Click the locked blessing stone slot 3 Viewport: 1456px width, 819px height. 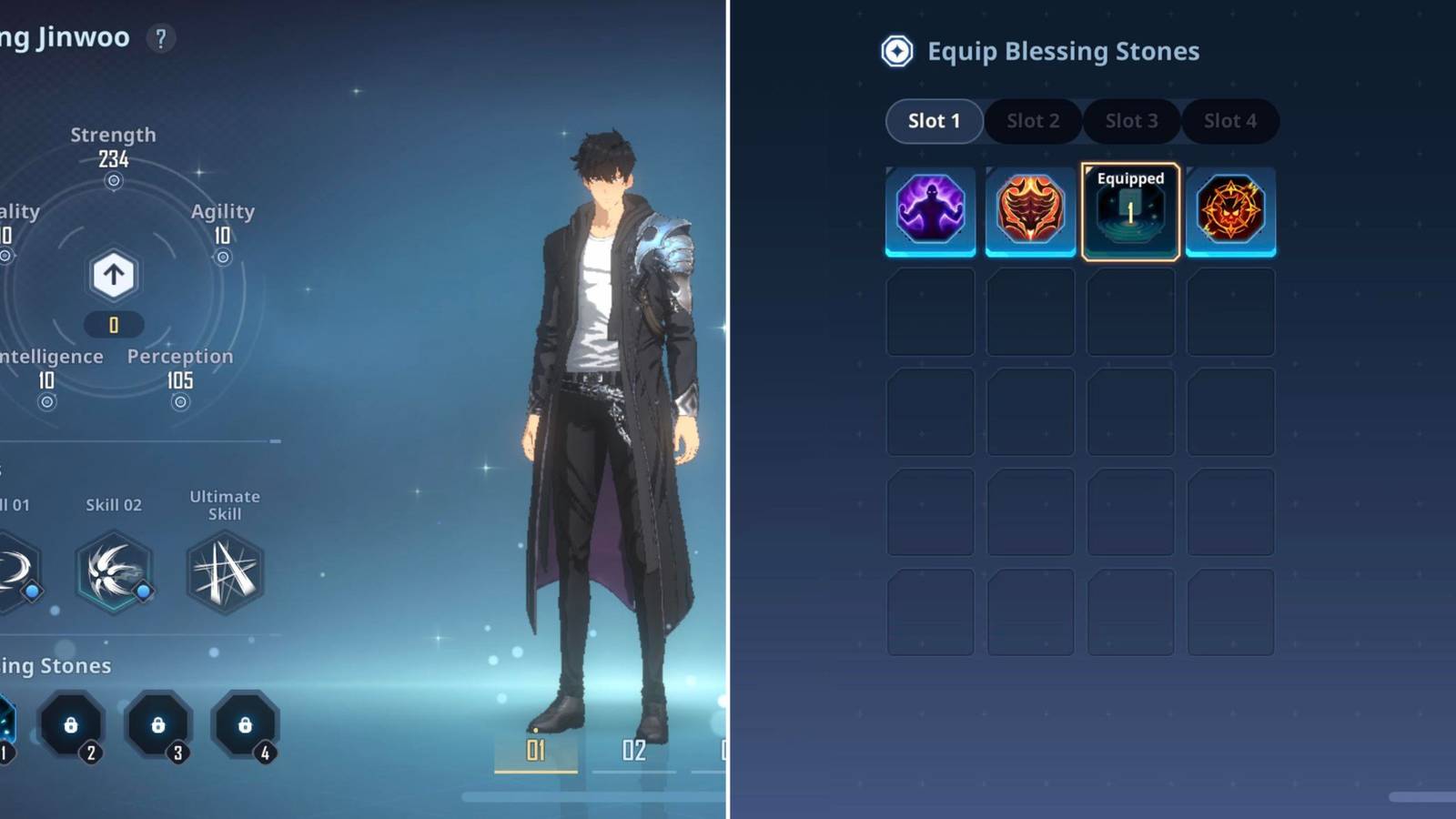[x=157, y=726]
